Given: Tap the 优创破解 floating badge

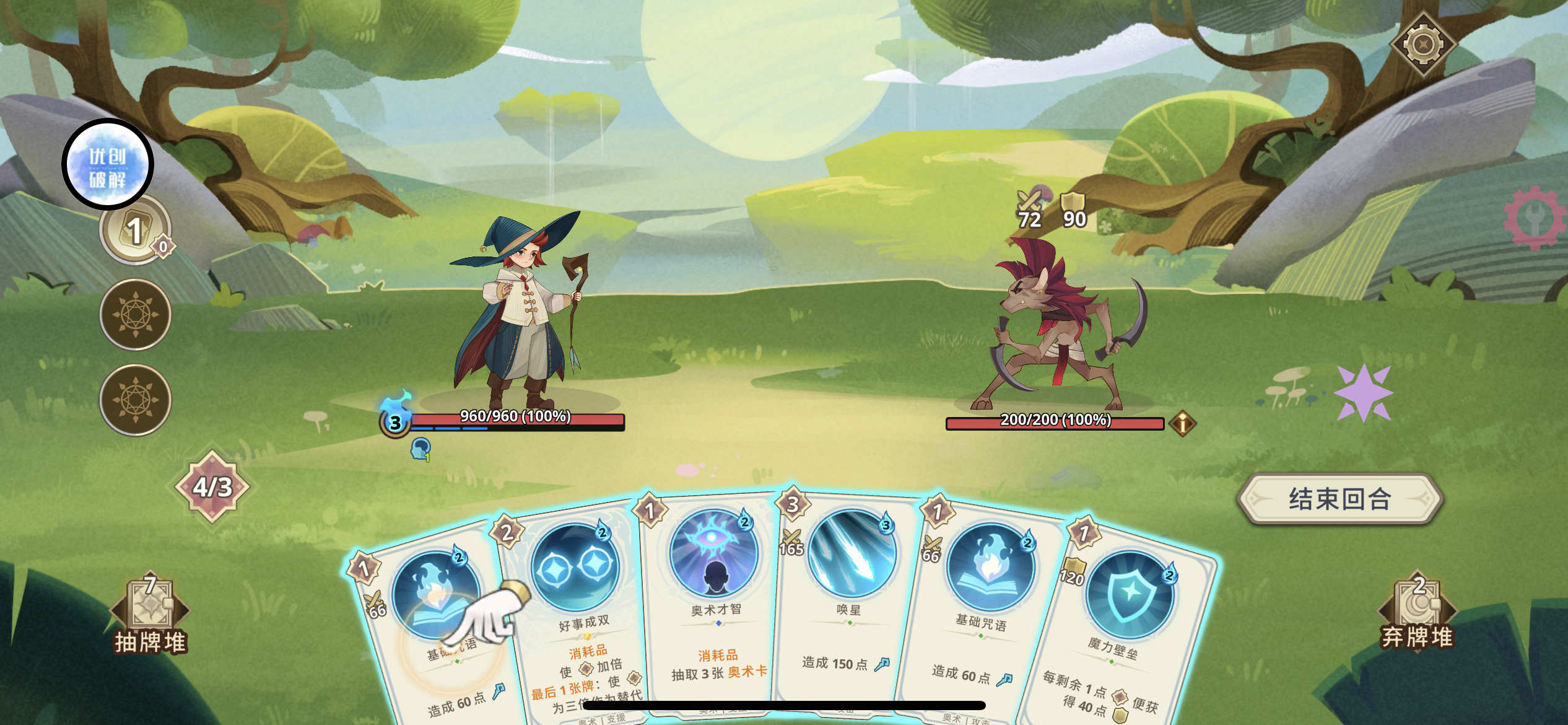Looking at the screenshot, I should pyautogui.click(x=108, y=164).
